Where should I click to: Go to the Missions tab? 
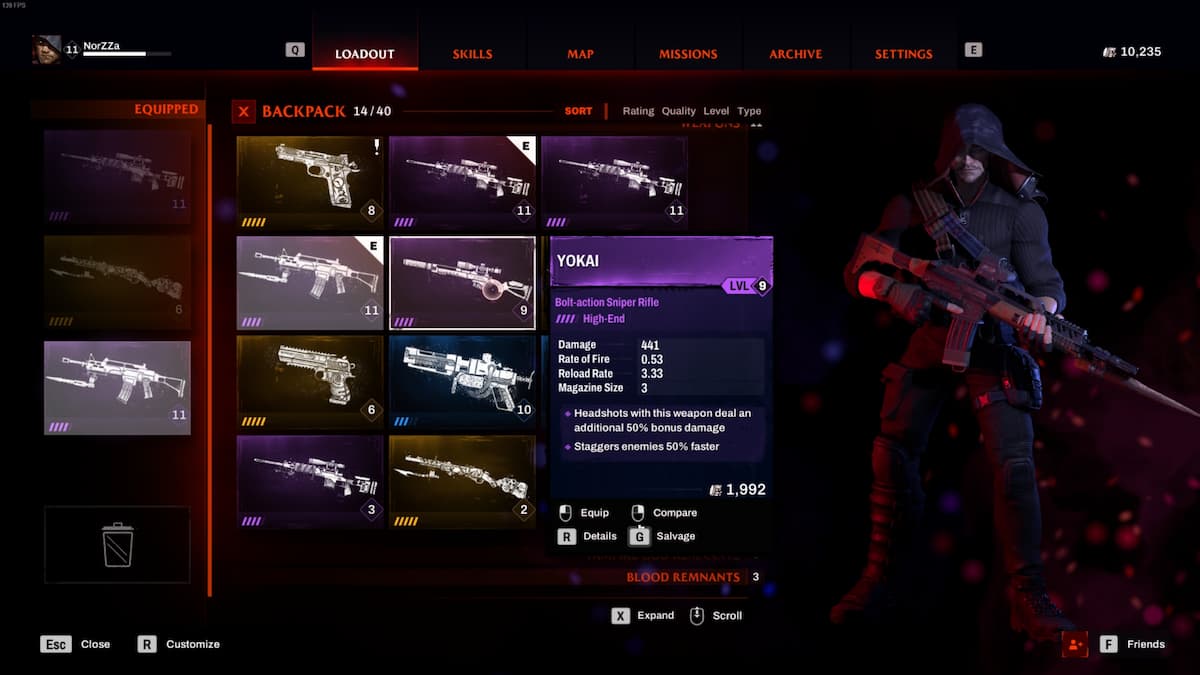(688, 54)
